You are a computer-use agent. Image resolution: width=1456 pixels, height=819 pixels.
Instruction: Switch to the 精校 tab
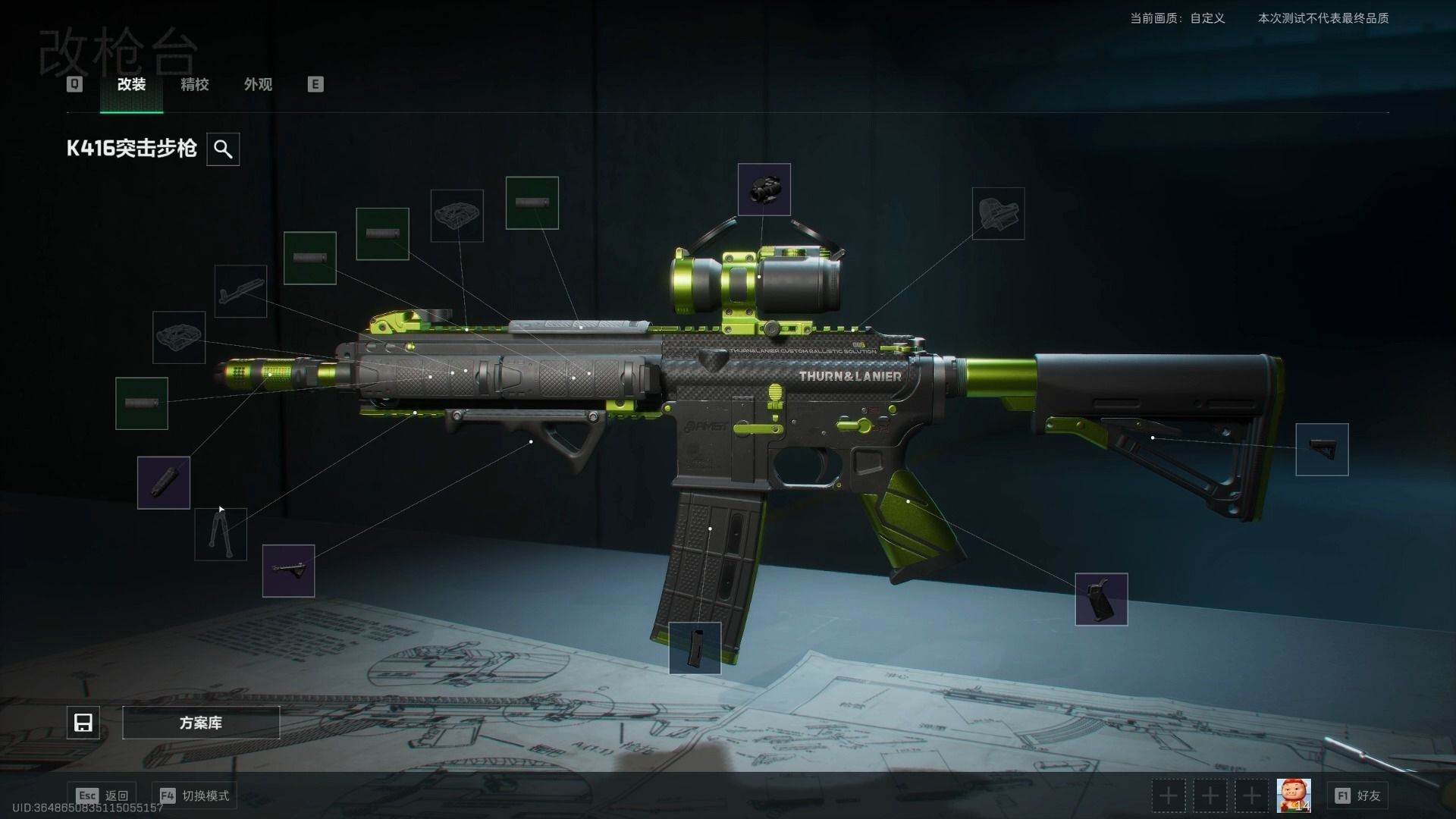pos(194,84)
